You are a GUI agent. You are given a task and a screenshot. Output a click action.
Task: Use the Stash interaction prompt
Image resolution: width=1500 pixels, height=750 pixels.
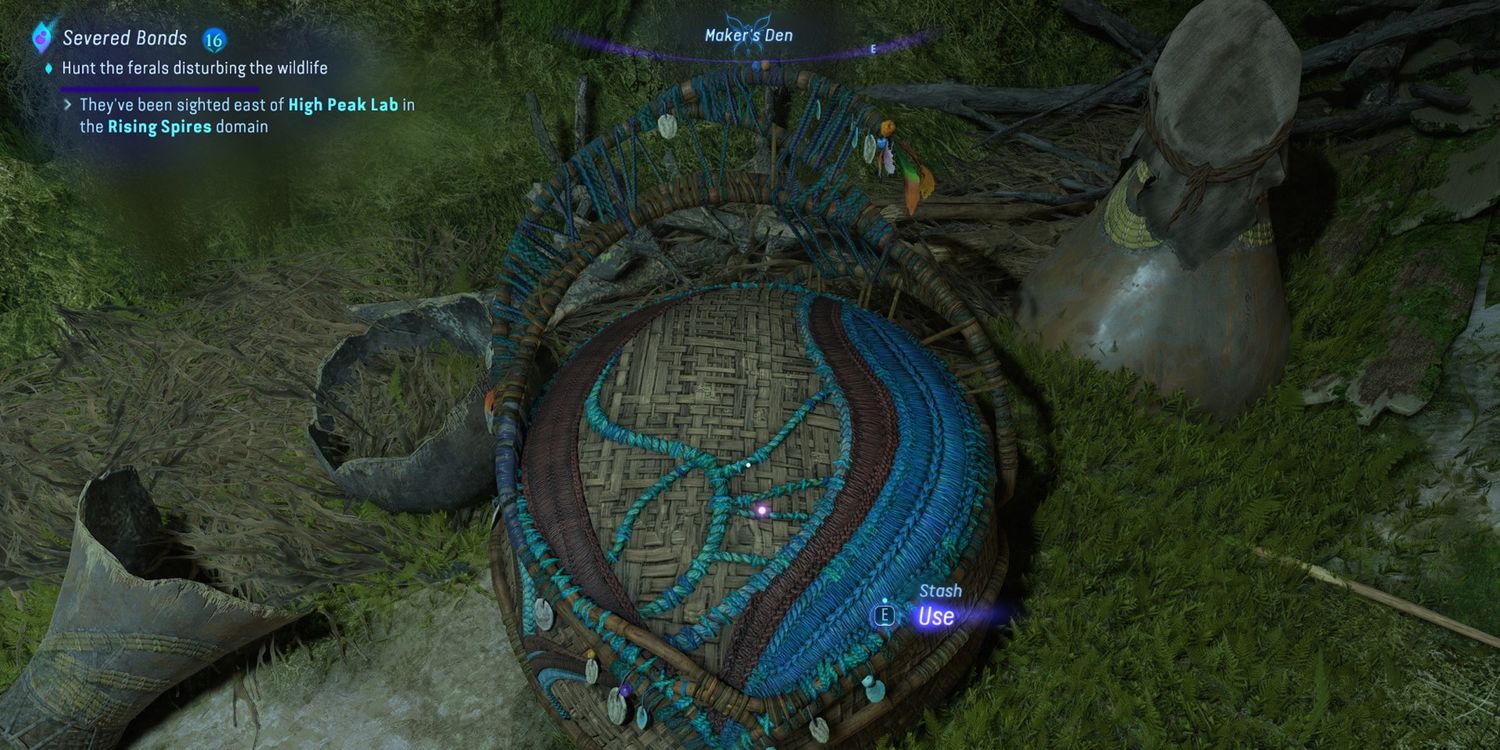pyautogui.click(x=935, y=616)
